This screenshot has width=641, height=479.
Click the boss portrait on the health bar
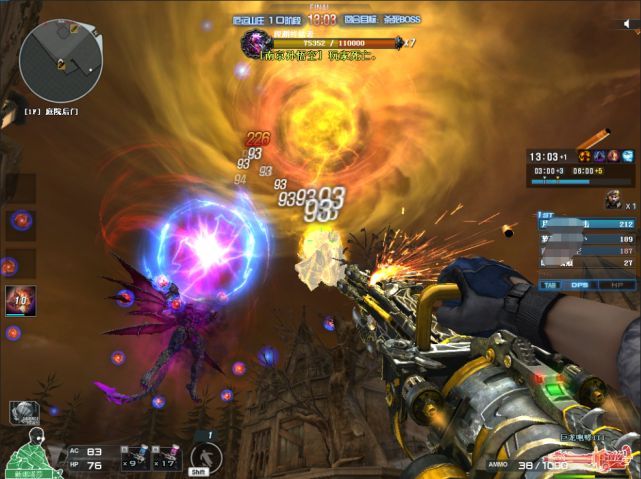point(256,43)
